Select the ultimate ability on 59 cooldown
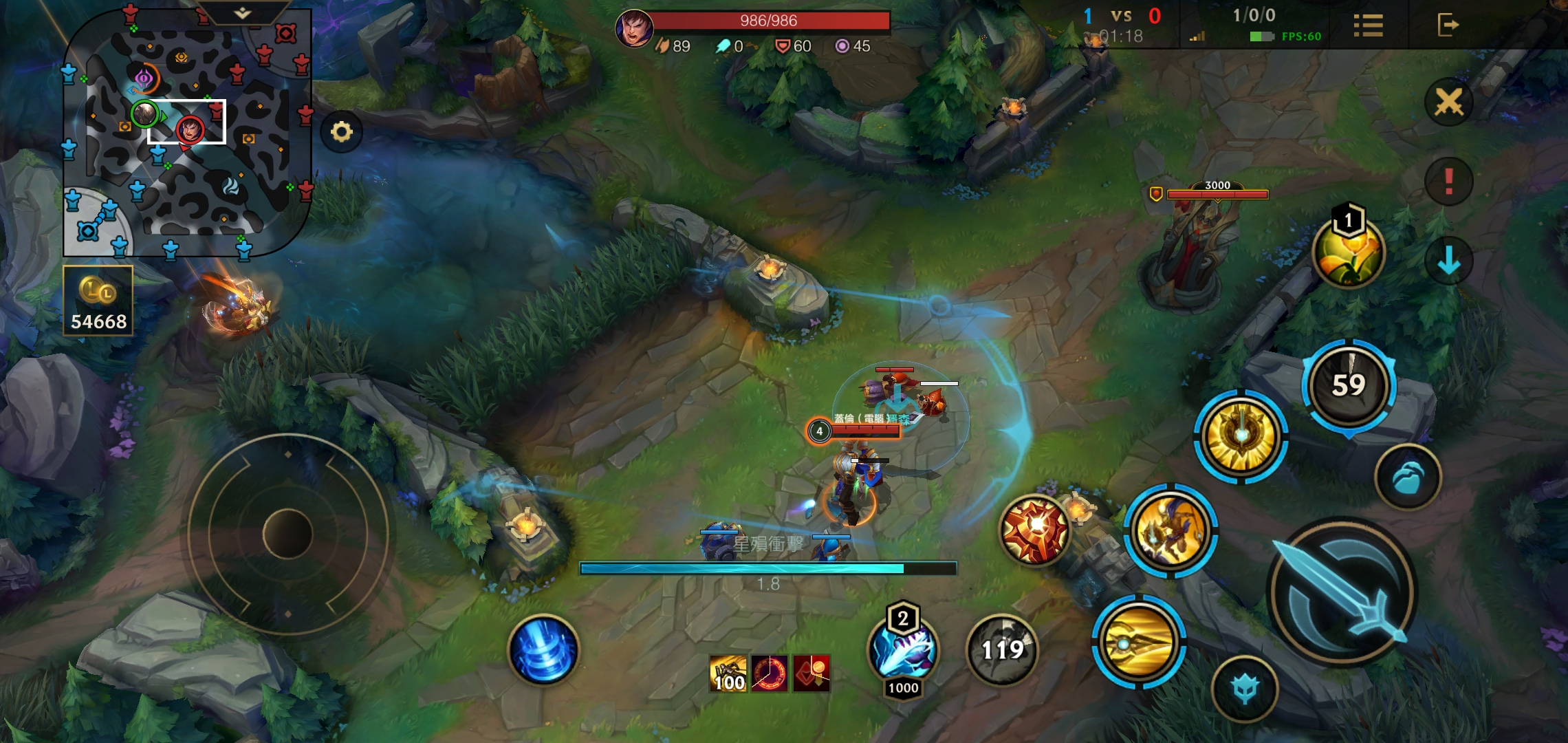This screenshot has width=1568, height=743. coord(1349,385)
